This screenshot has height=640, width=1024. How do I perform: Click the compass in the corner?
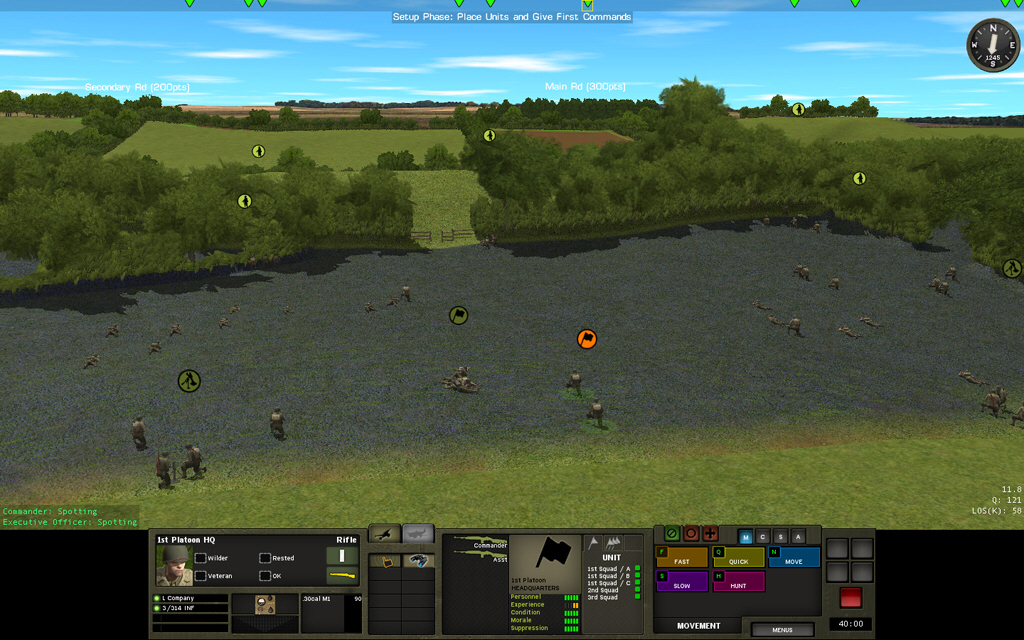pyautogui.click(x=992, y=46)
